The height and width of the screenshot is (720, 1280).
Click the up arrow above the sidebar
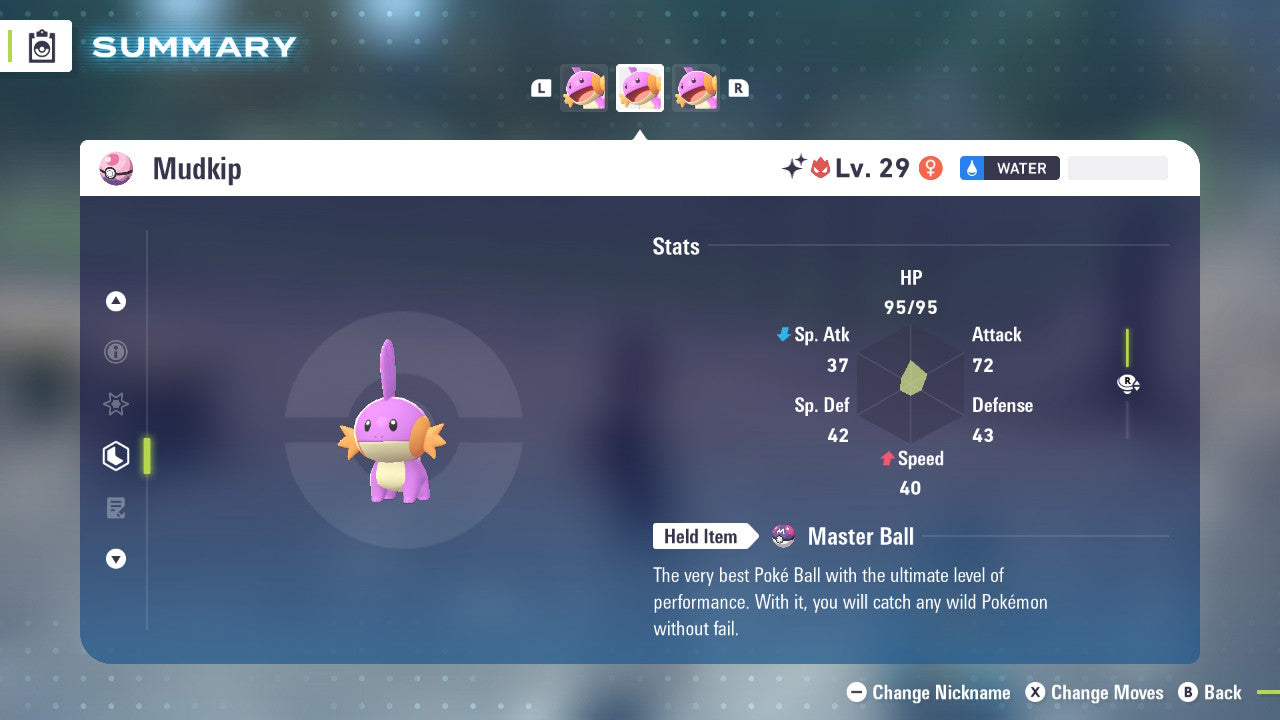click(x=116, y=301)
